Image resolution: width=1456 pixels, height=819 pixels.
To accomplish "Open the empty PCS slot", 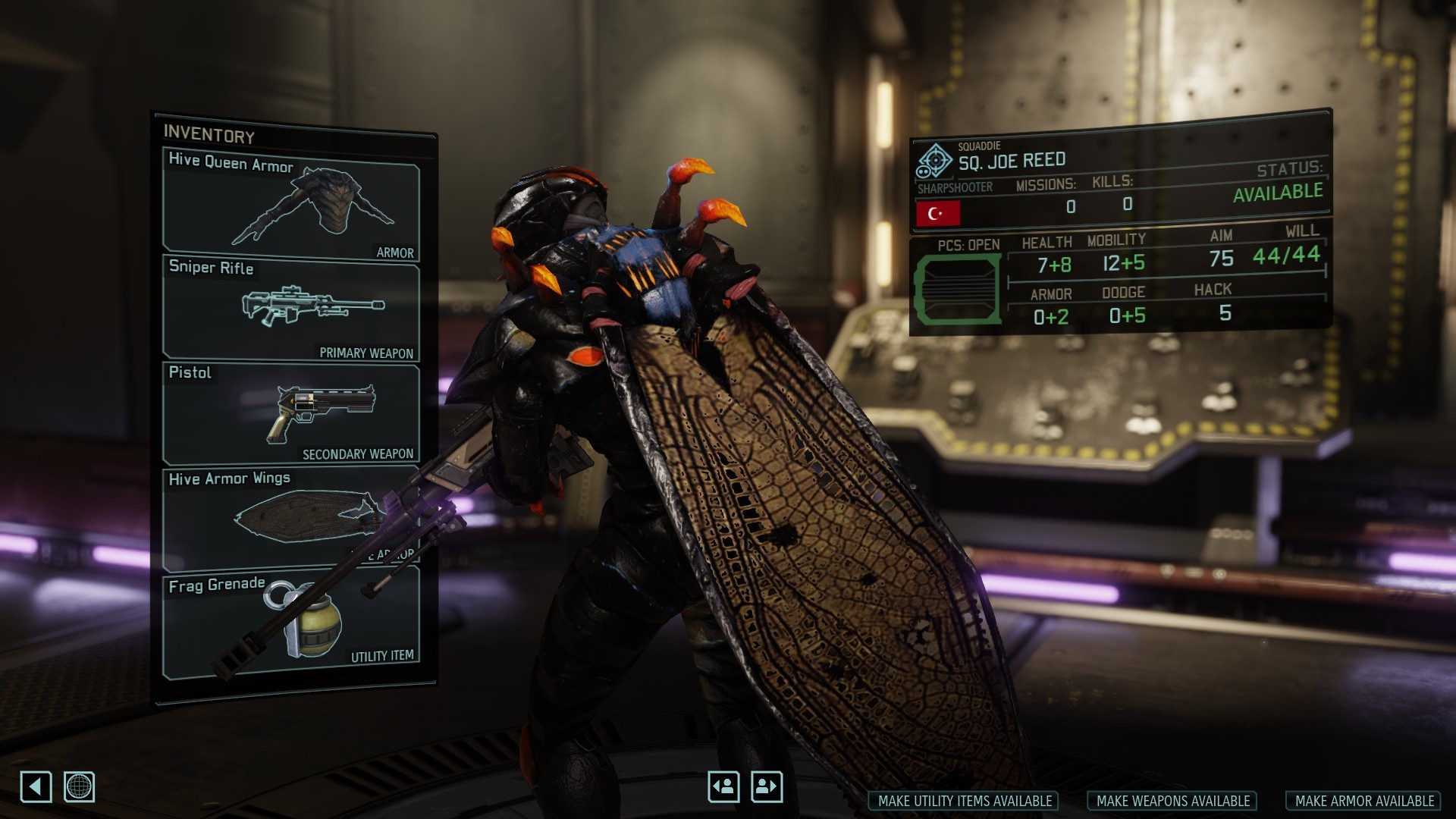I will pyautogui.click(x=956, y=290).
